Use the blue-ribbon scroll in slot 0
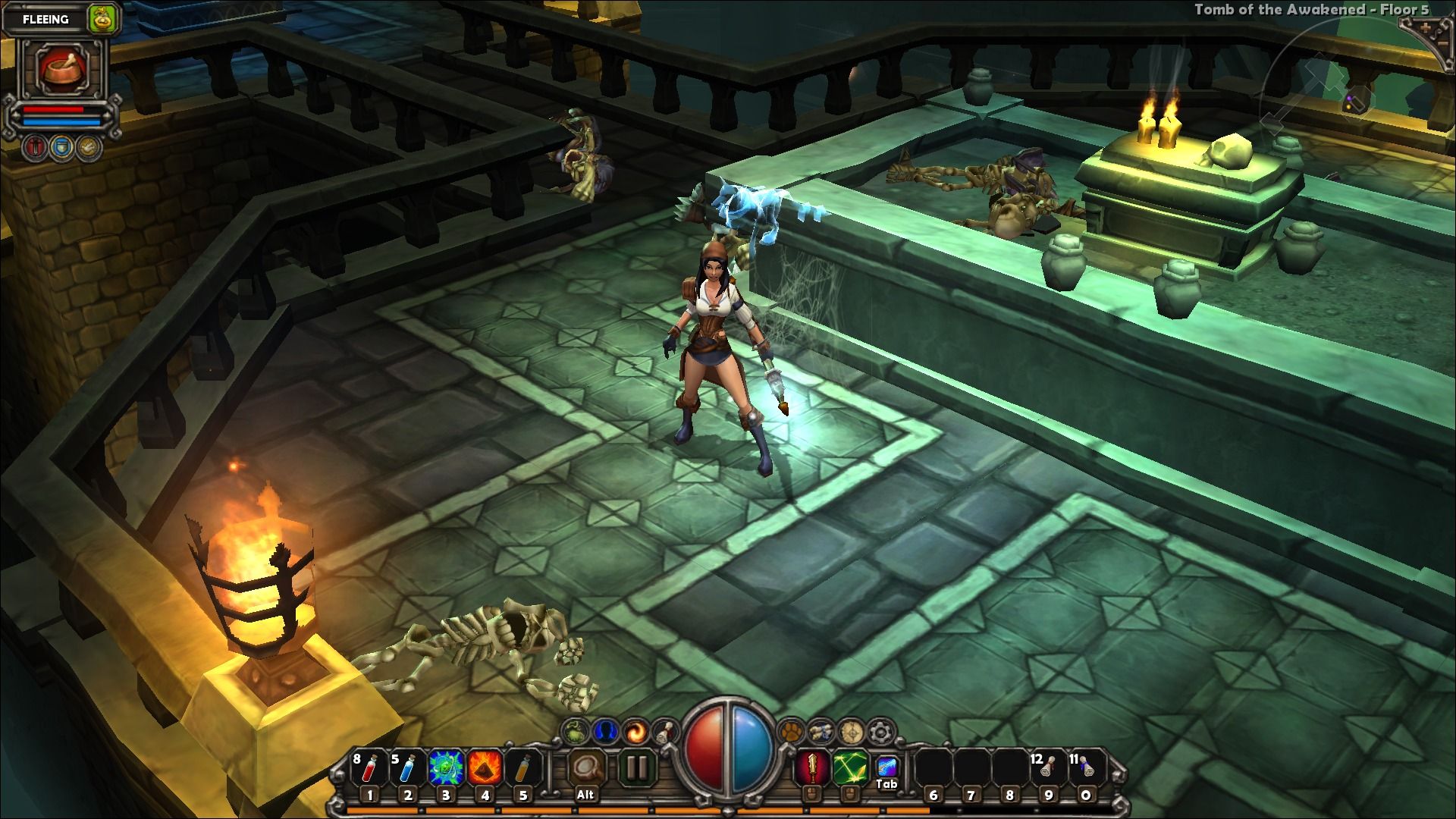The height and width of the screenshot is (819, 1456). (1086, 770)
